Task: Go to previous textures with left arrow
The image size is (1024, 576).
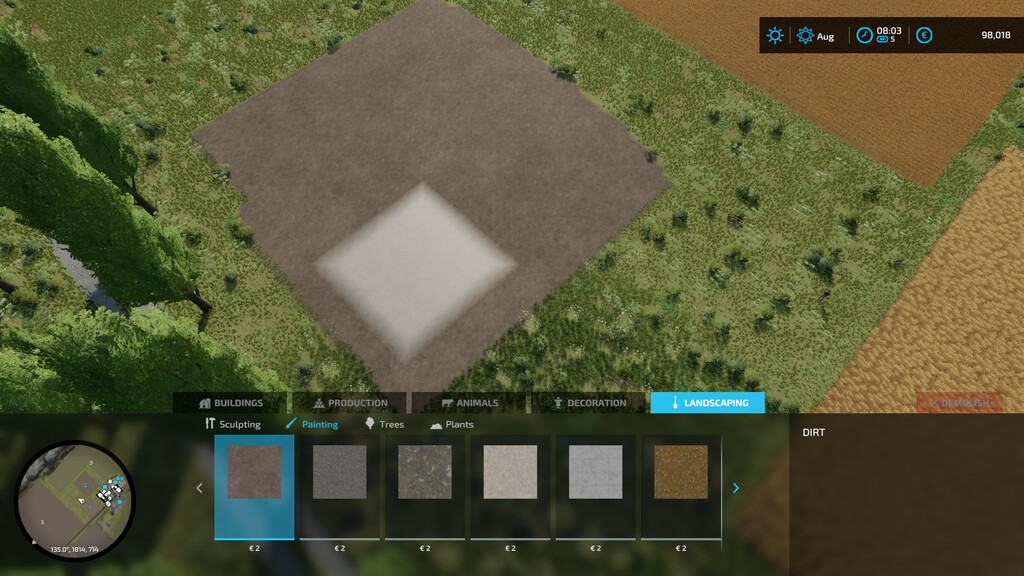Action: (199, 488)
